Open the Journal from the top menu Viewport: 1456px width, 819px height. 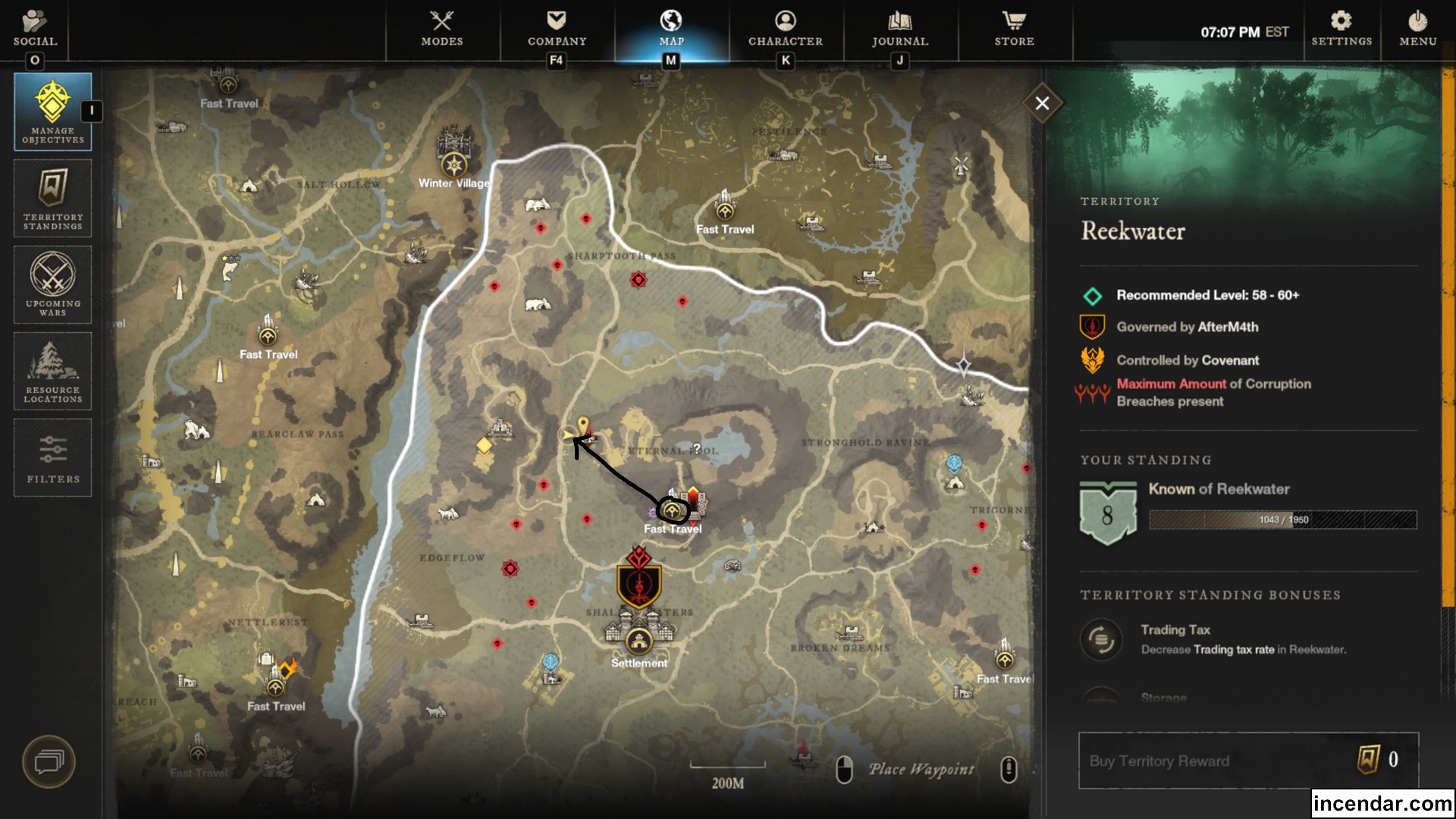[x=899, y=30]
